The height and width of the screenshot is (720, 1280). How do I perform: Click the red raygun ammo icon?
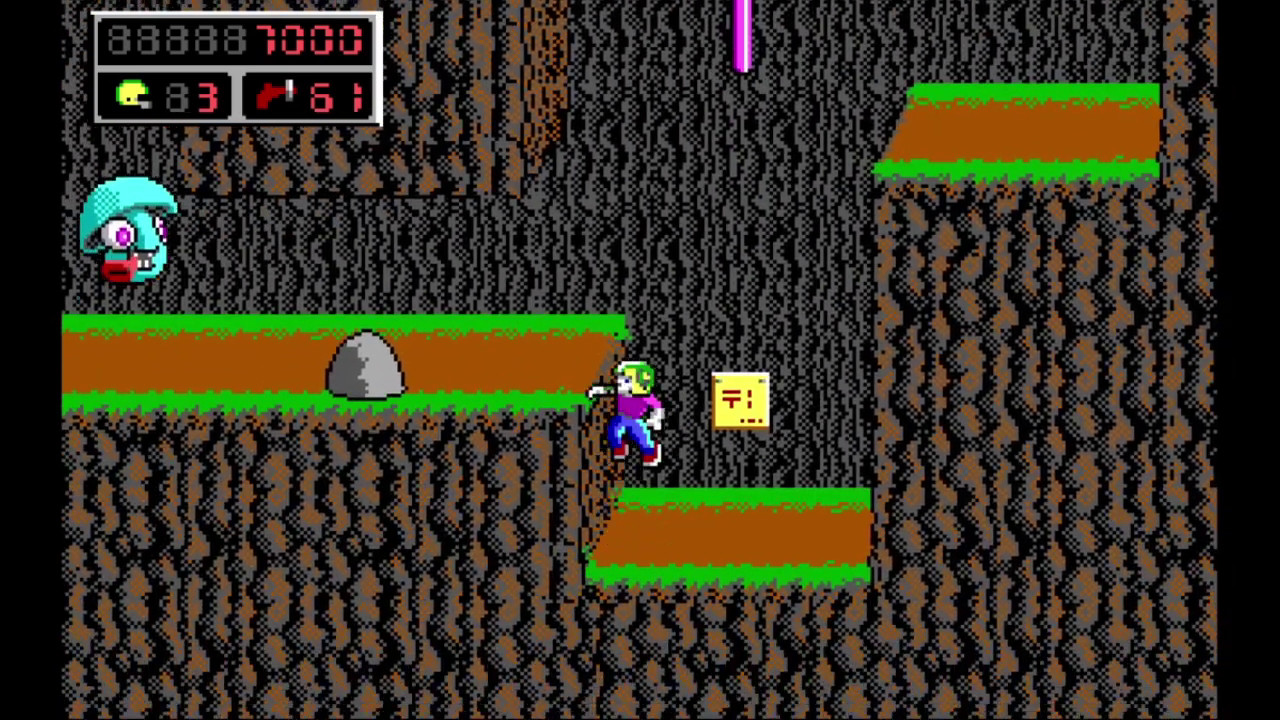(x=275, y=96)
